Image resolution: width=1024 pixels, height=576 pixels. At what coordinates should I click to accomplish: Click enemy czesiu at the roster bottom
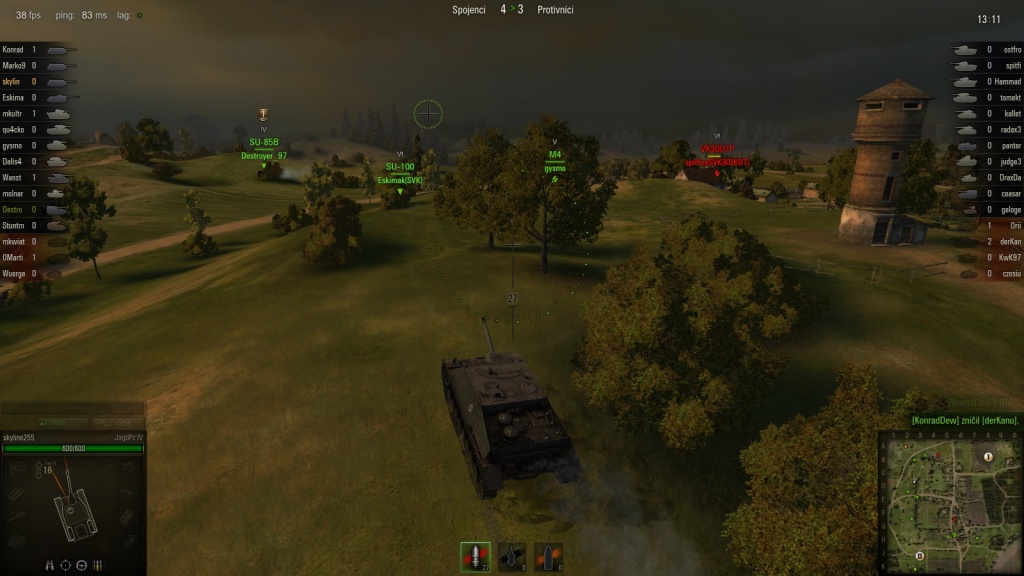(1009, 273)
